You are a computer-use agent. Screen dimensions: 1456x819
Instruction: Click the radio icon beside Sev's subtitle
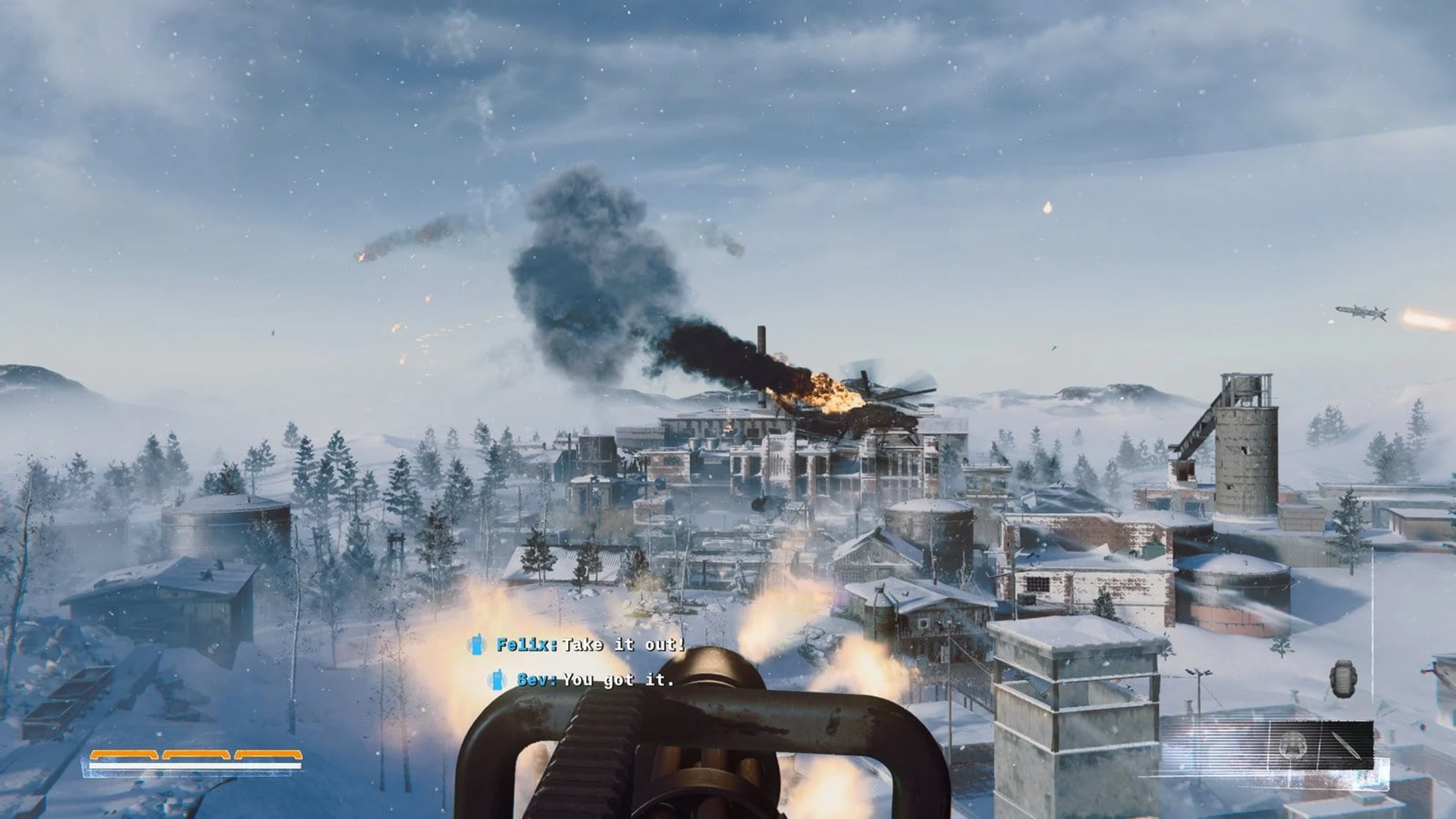[x=497, y=680]
